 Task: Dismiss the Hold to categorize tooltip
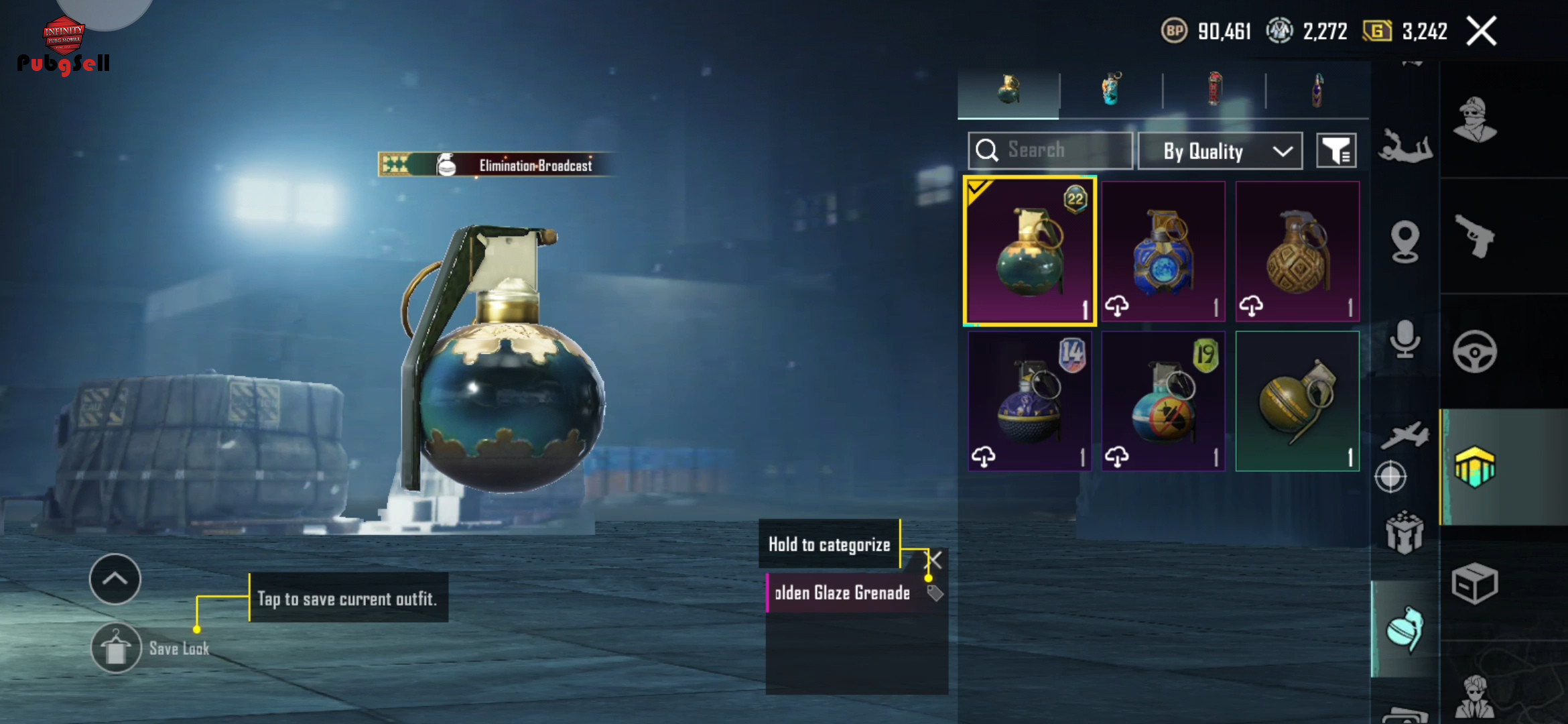[x=934, y=560]
